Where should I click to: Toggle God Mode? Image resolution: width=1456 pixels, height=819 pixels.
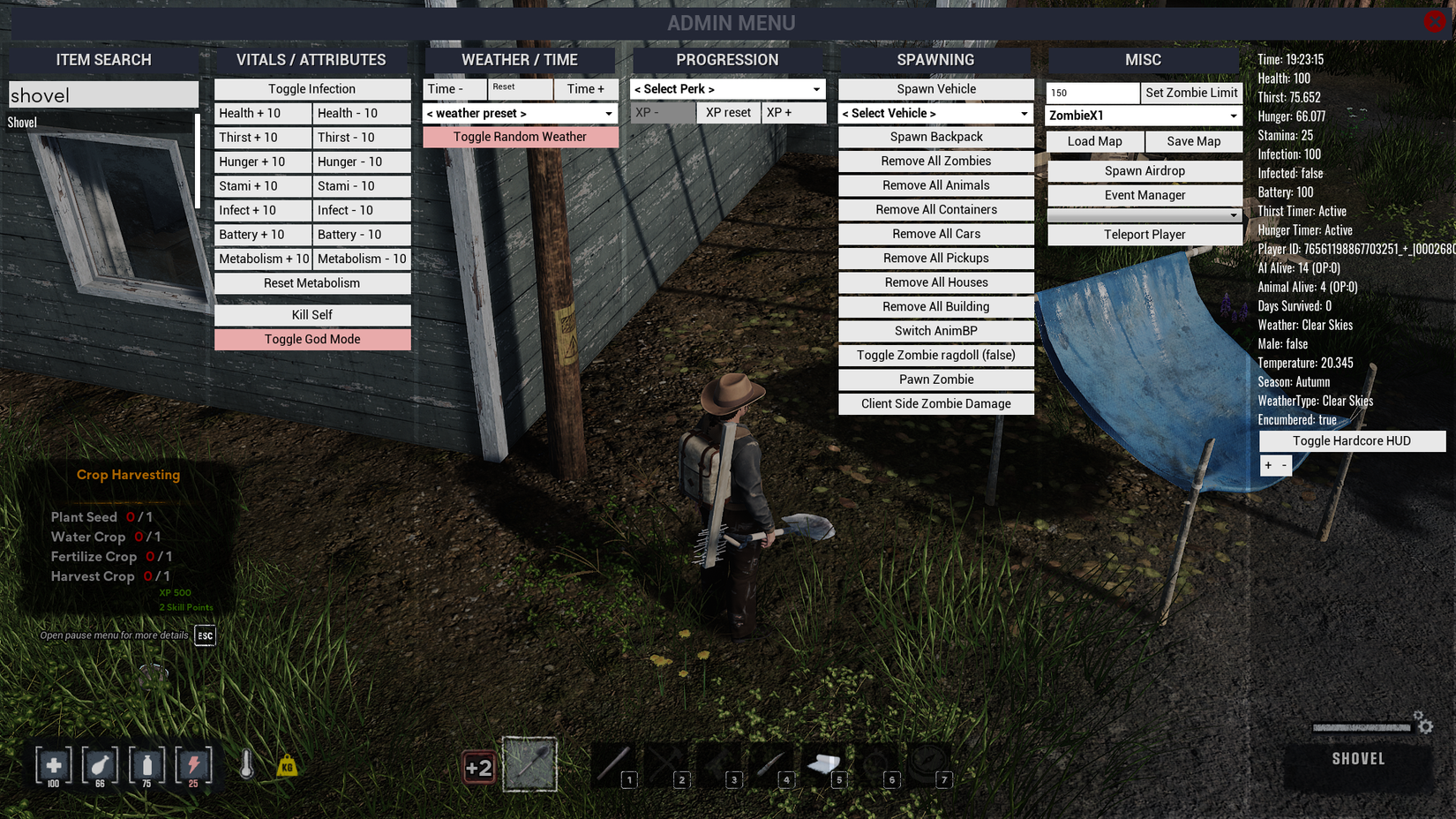311,339
